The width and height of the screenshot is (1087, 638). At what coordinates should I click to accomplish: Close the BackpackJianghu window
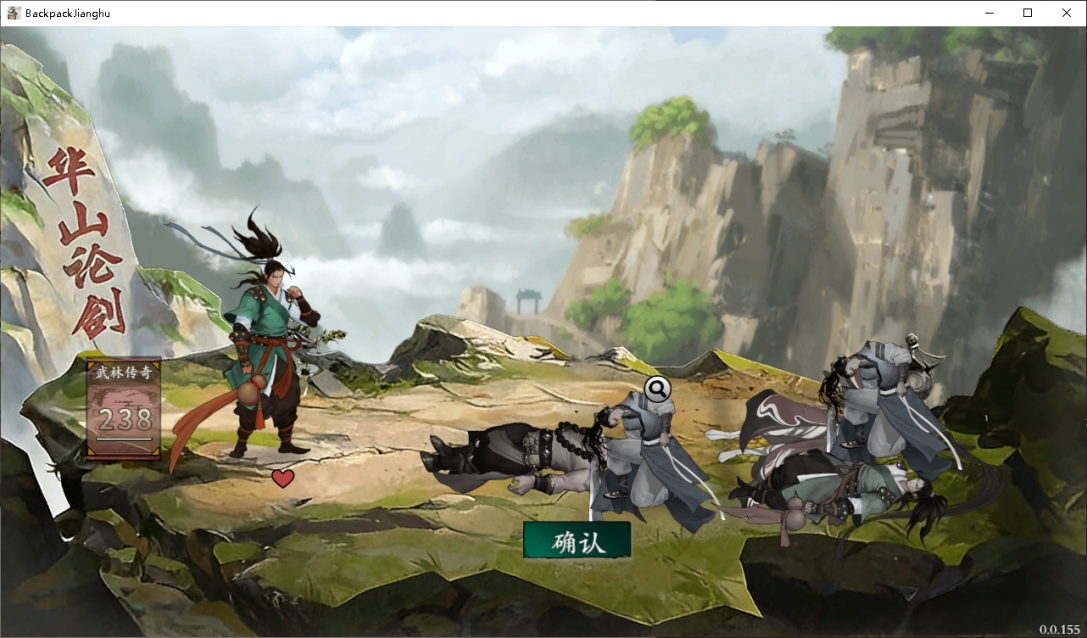(x=1066, y=13)
